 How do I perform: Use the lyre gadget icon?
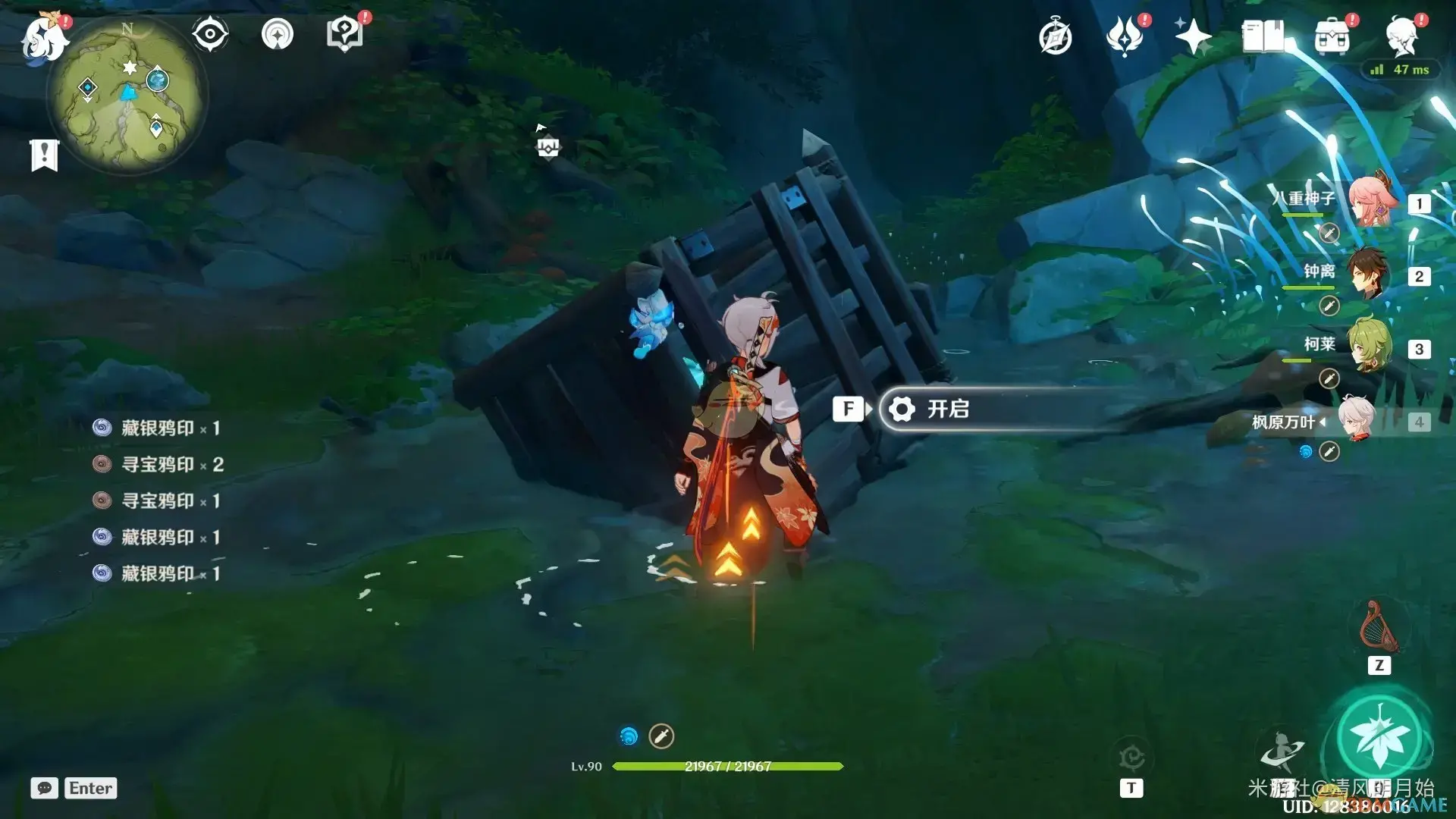click(1379, 628)
